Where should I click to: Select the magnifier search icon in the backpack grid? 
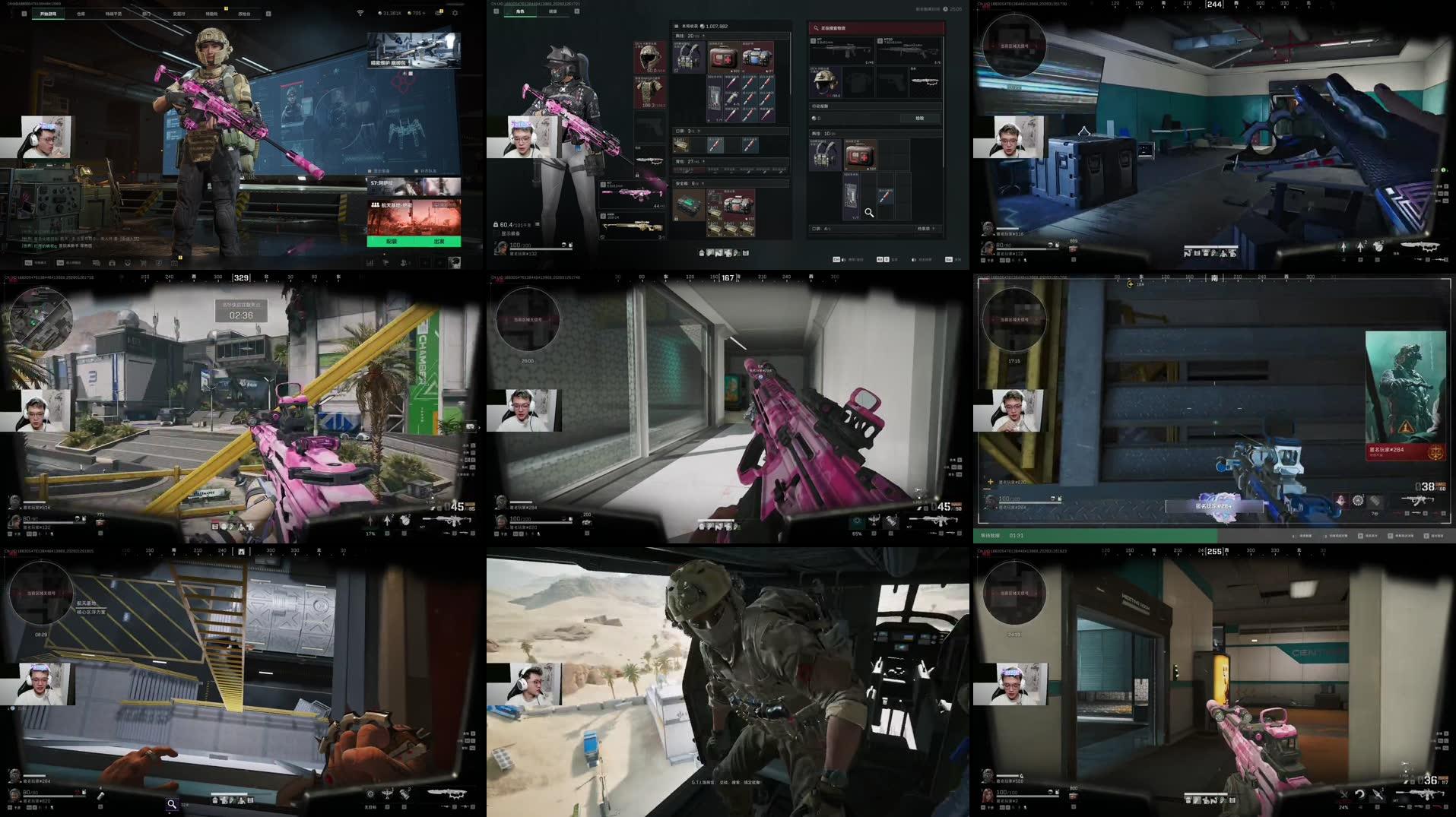pos(869,213)
